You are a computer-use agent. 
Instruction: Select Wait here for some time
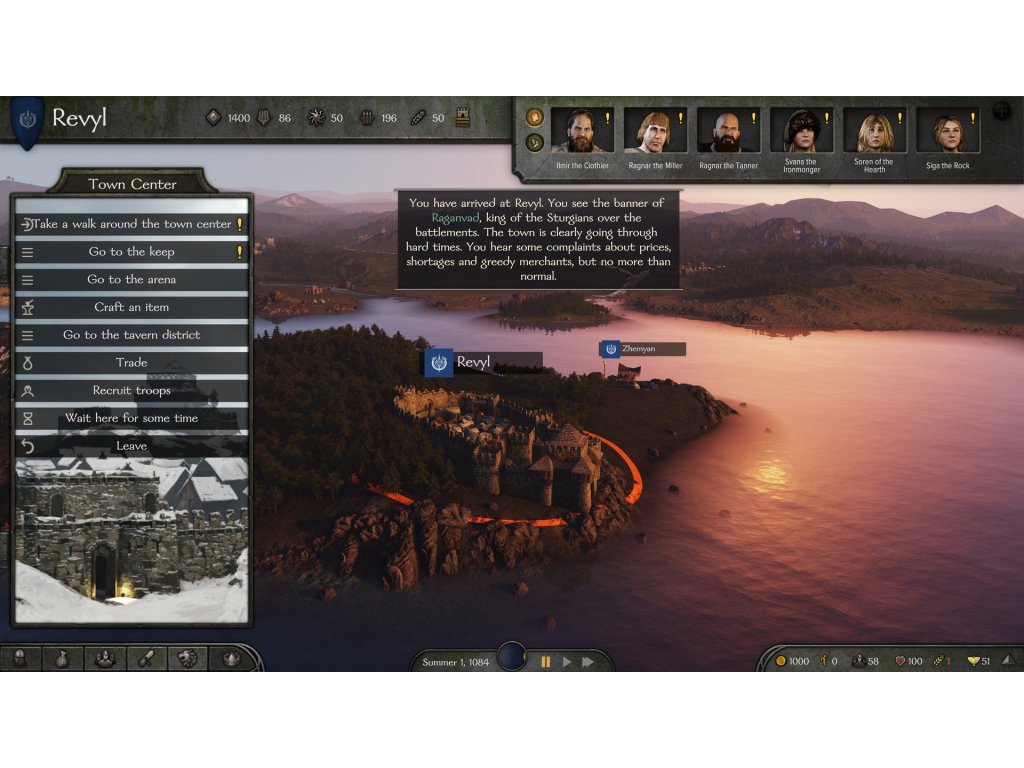[132, 418]
